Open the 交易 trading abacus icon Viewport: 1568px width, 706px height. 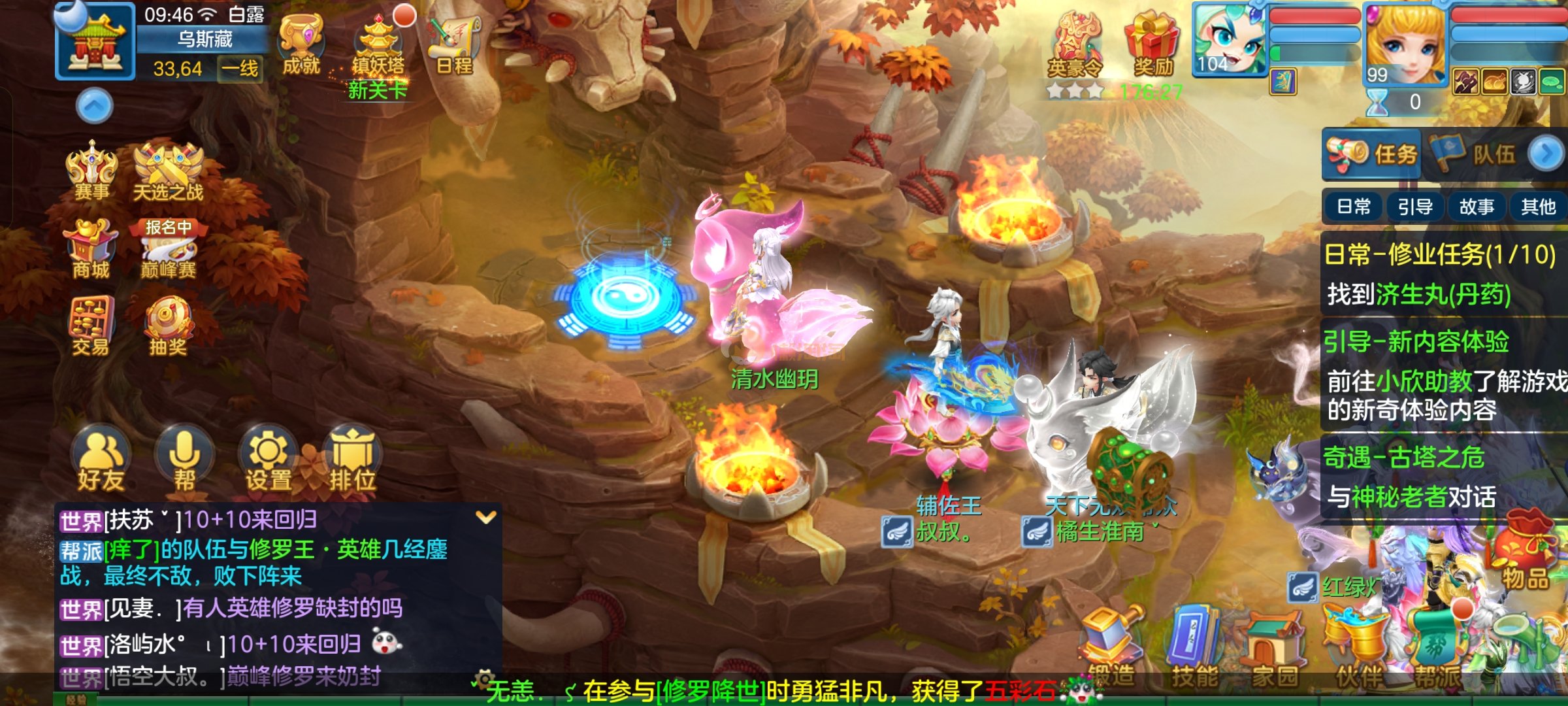pos(91,327)
